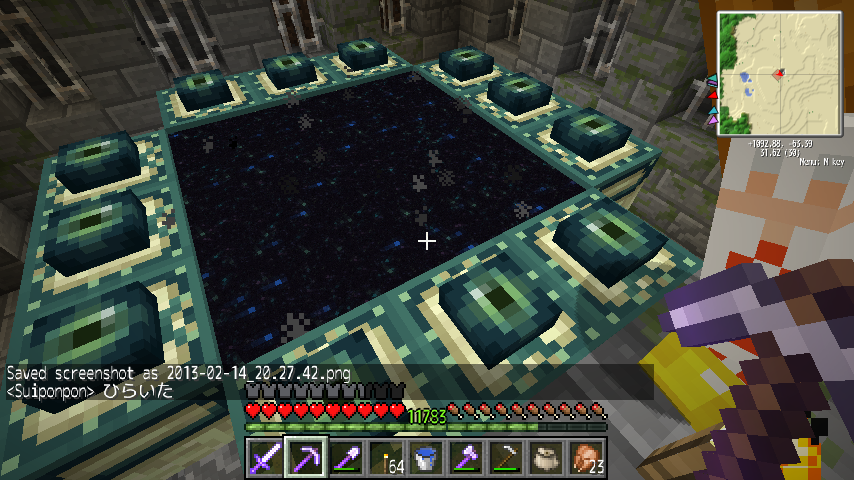This screenshot has width=854, height=480.
Task: Click the minimap in the corner
Action: point(779,73)
